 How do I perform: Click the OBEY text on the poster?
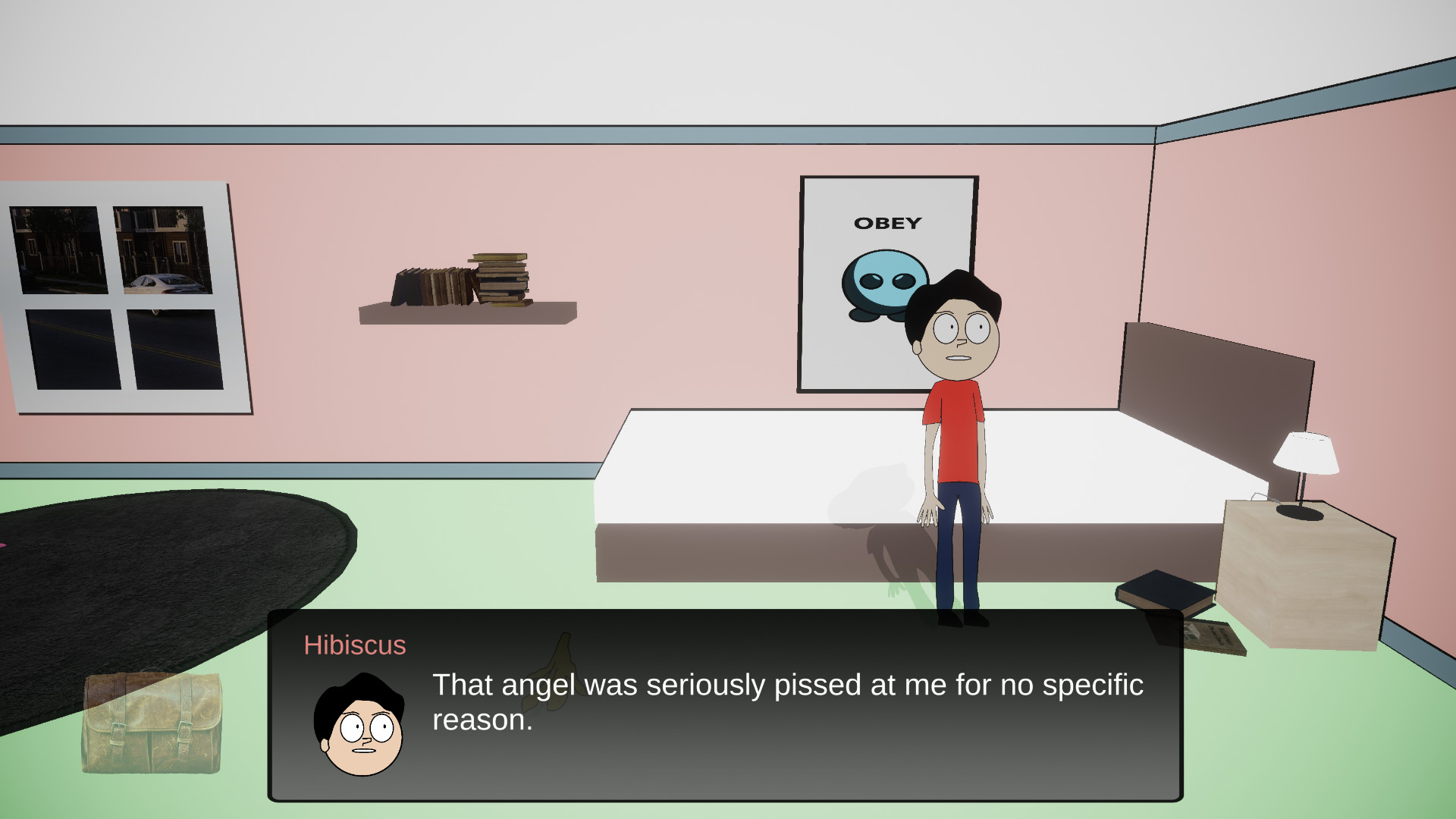pyautogui.click(x=889, y=222)
